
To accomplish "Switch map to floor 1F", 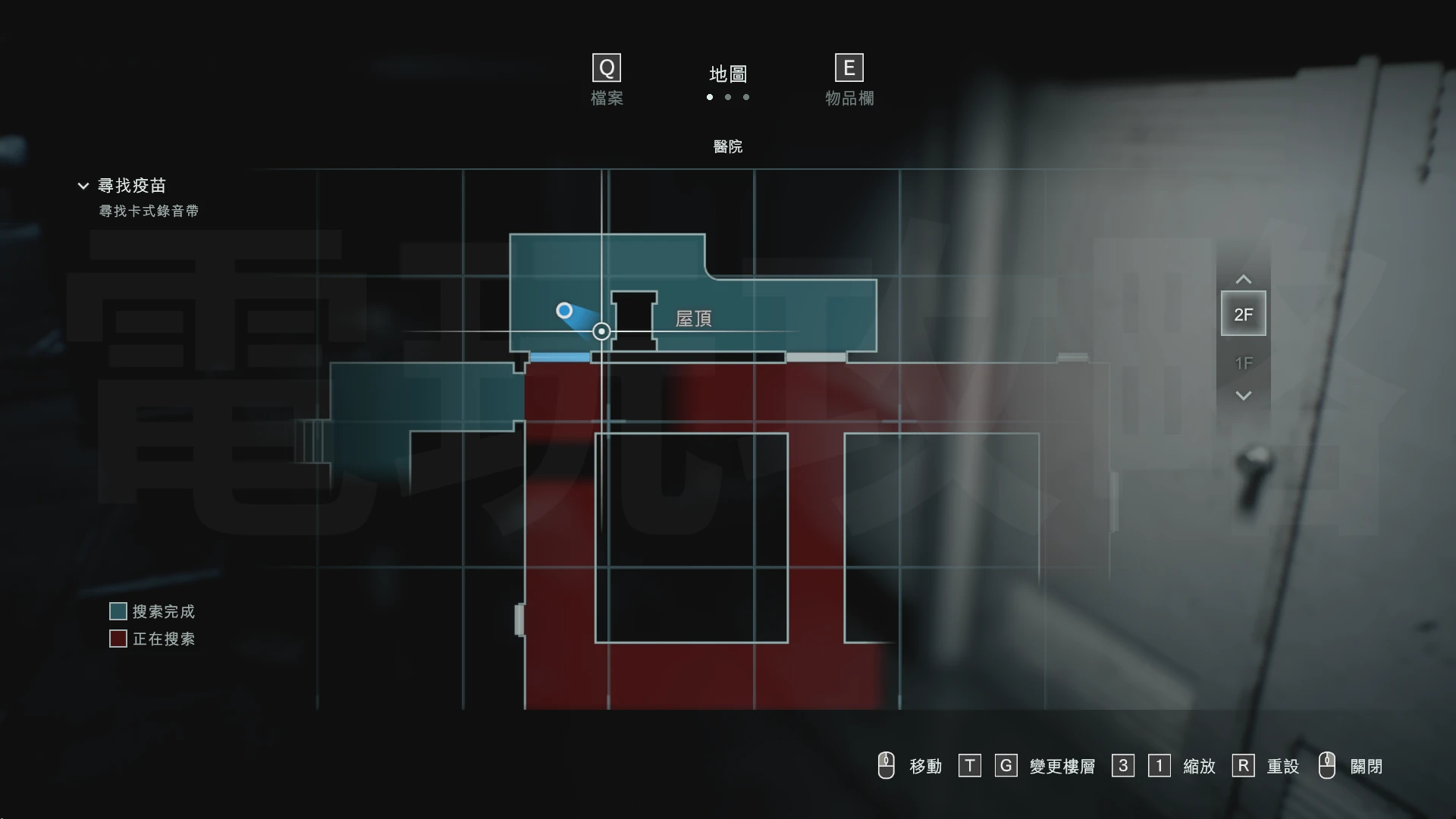I will [1243, 363].
